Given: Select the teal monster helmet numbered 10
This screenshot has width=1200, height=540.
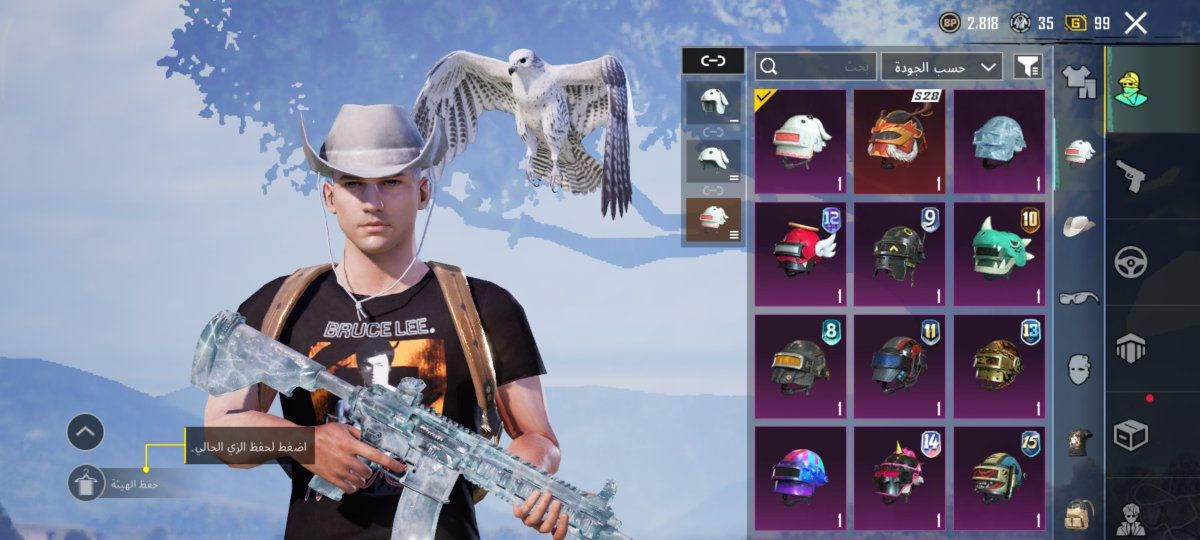Looking at the screenshot, I should coord(999,255).
